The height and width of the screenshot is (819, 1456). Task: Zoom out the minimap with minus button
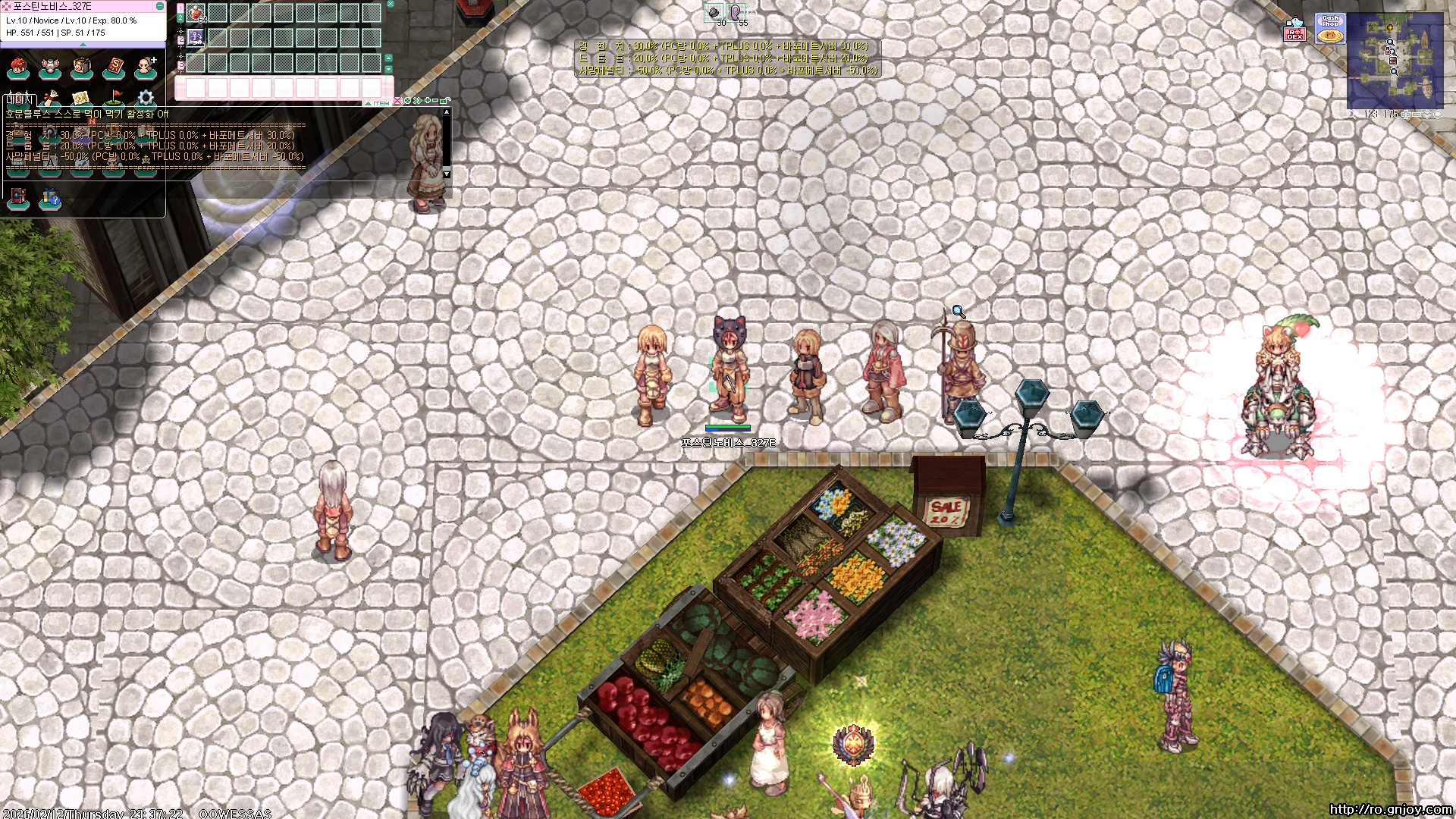(1416, 115)
